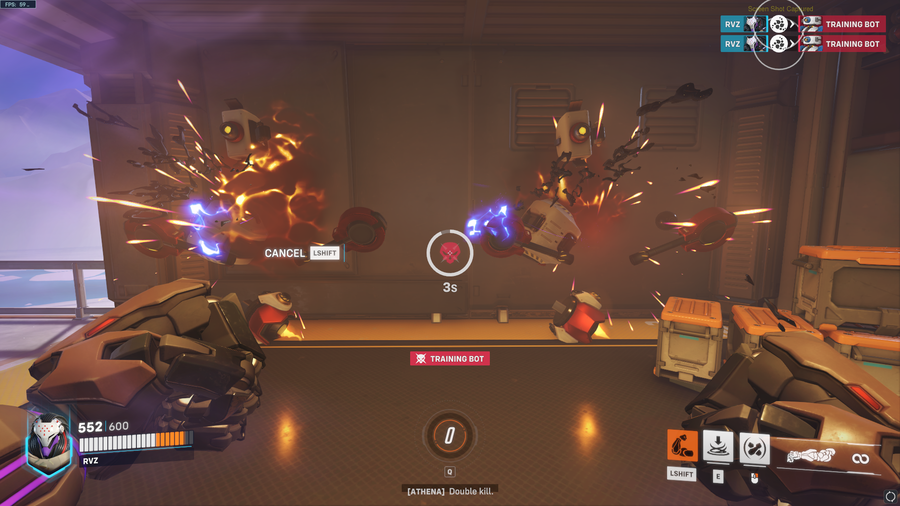This screenshot has height=506, width=900.
Task: Click the ultimate charge meter showing 0
Action: [450, 436]
